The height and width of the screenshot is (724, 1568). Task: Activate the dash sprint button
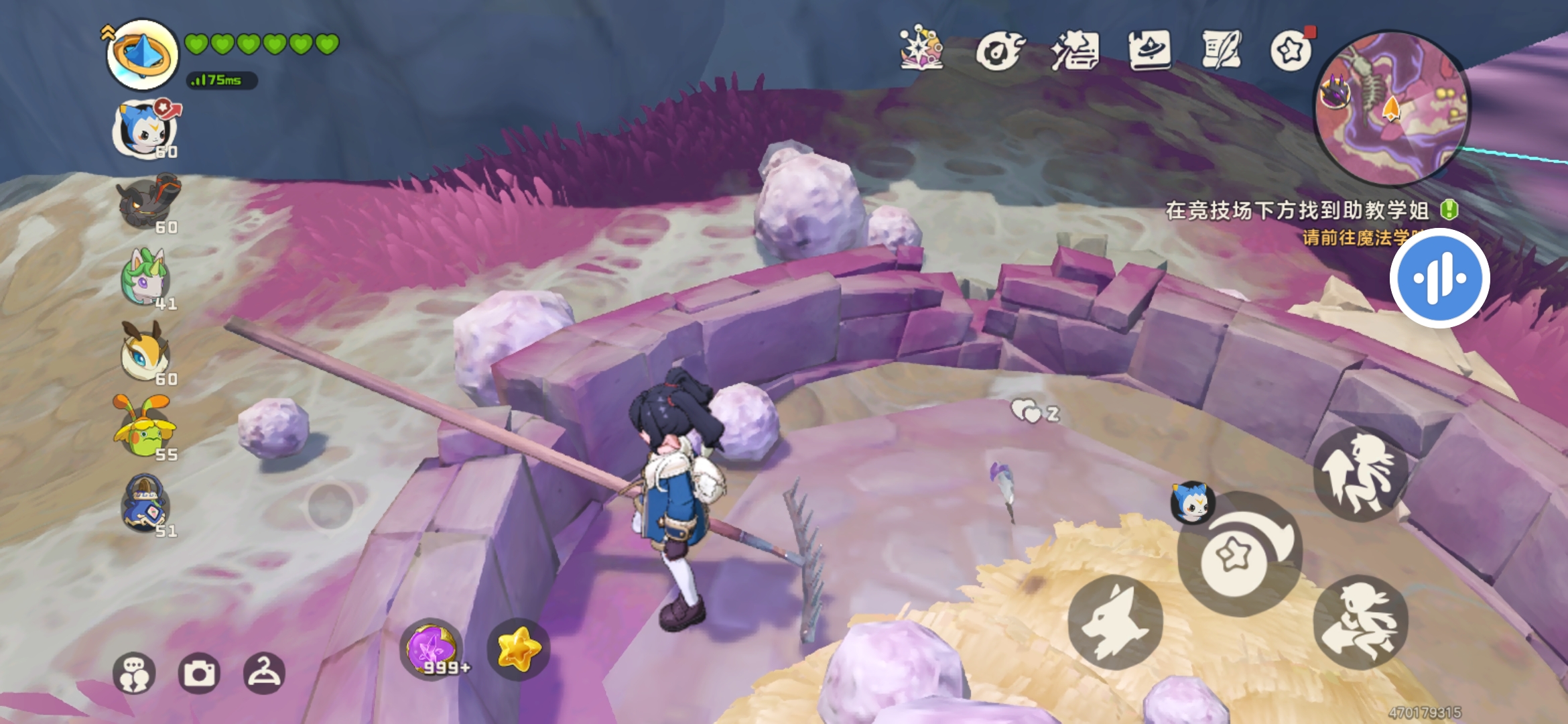pyautogui.click(x=1360, y=622)
